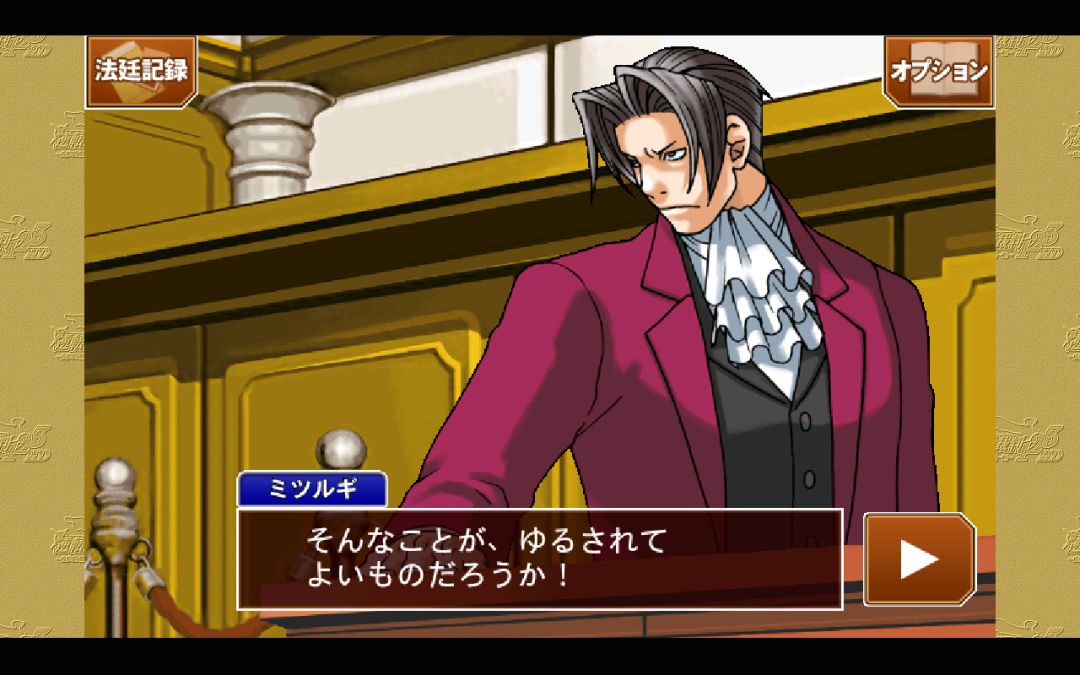Open the 法廷記録 court record
This screenshot has height=675, width=1080.
point(141,71)
